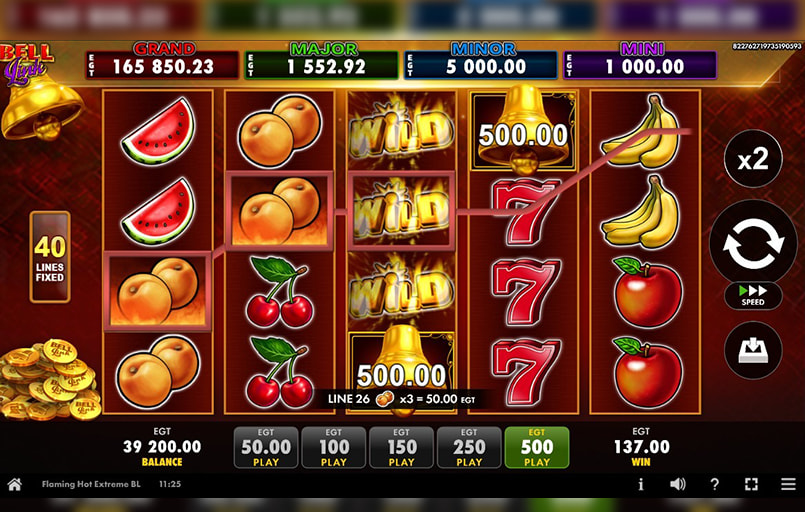Select the 250 bet play button
The height and width of the screenshot is (512, 805).
click(469, 448)
